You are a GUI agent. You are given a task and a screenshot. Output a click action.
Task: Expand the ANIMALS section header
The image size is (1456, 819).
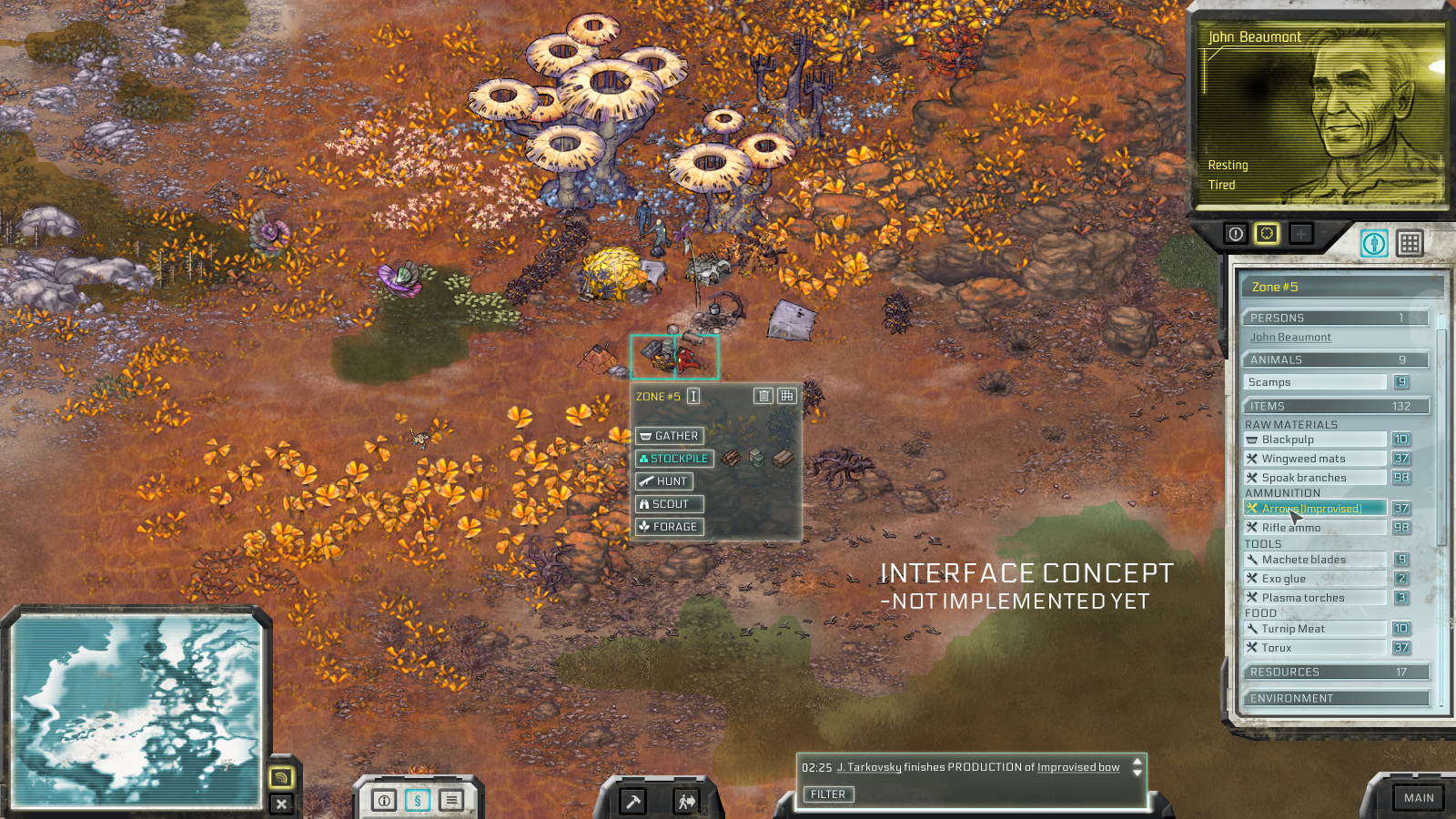[1334, 360]
